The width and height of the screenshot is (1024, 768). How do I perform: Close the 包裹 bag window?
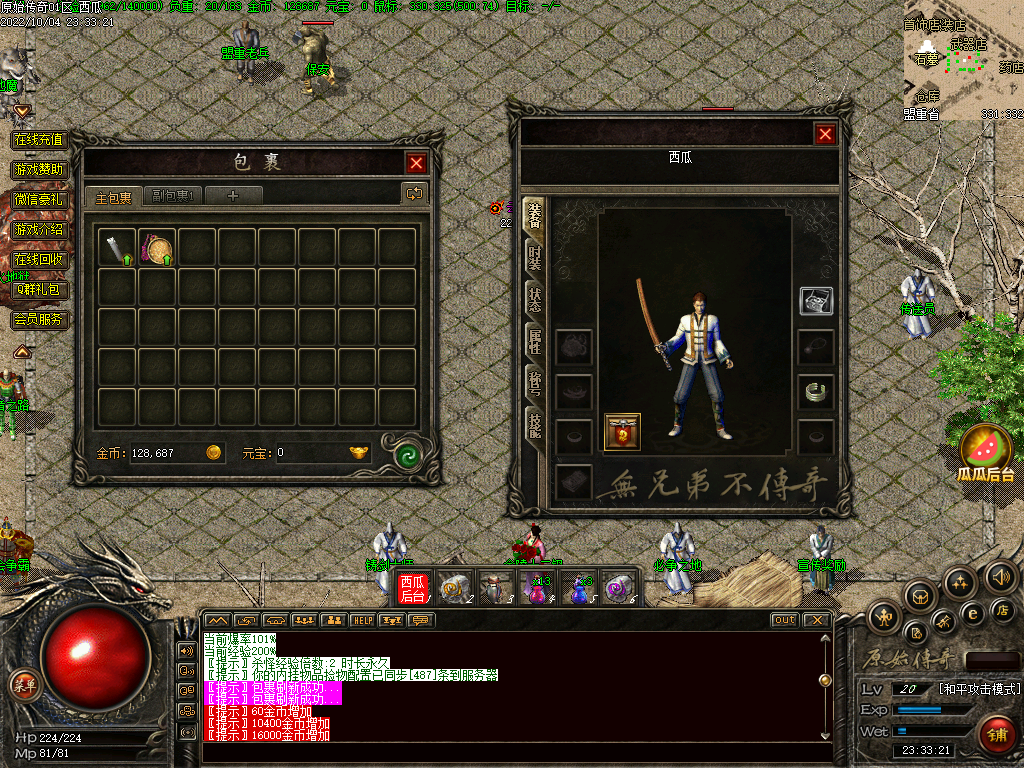point(416,163)
